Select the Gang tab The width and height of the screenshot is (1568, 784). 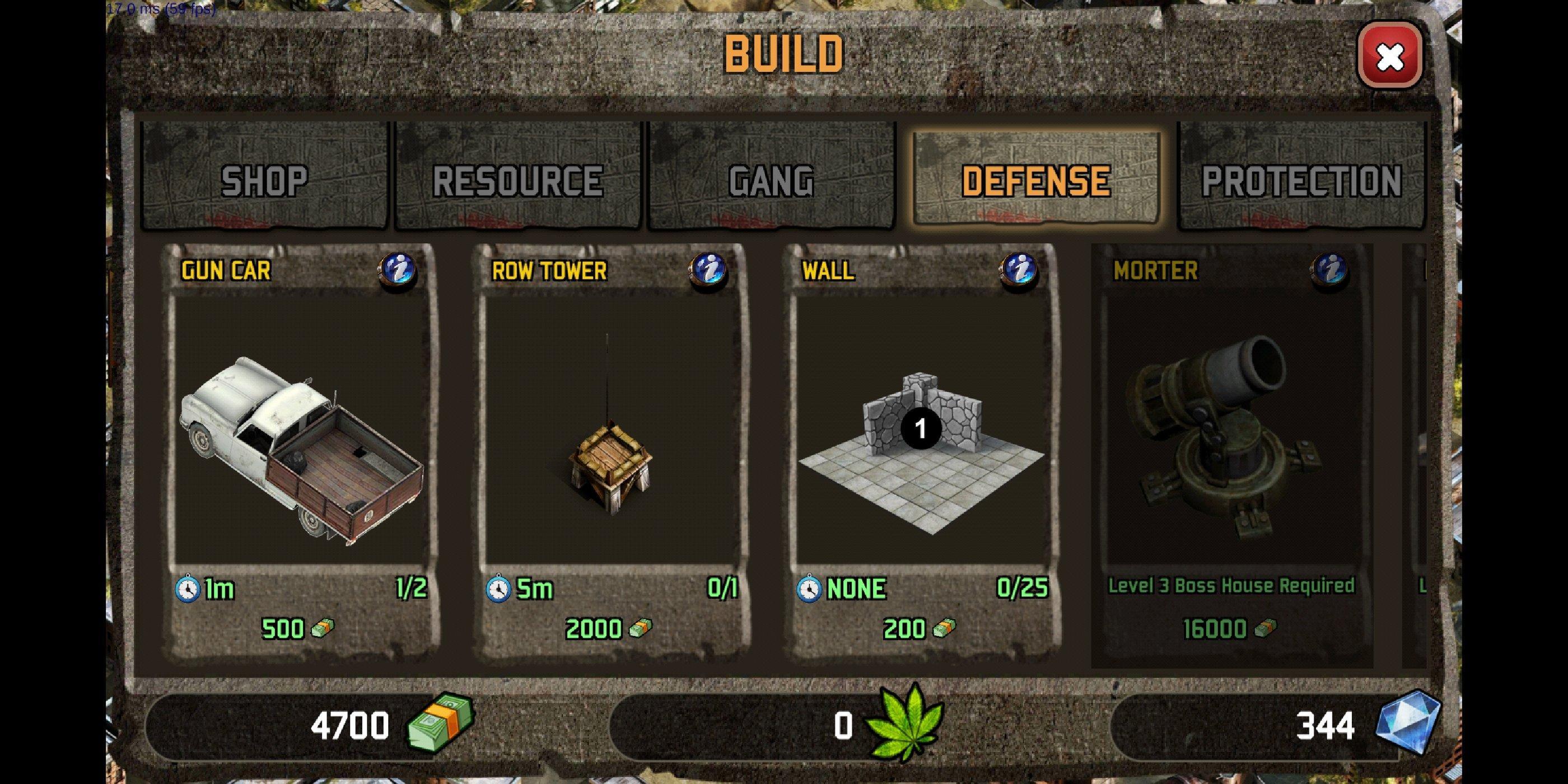tap(771, 177)
